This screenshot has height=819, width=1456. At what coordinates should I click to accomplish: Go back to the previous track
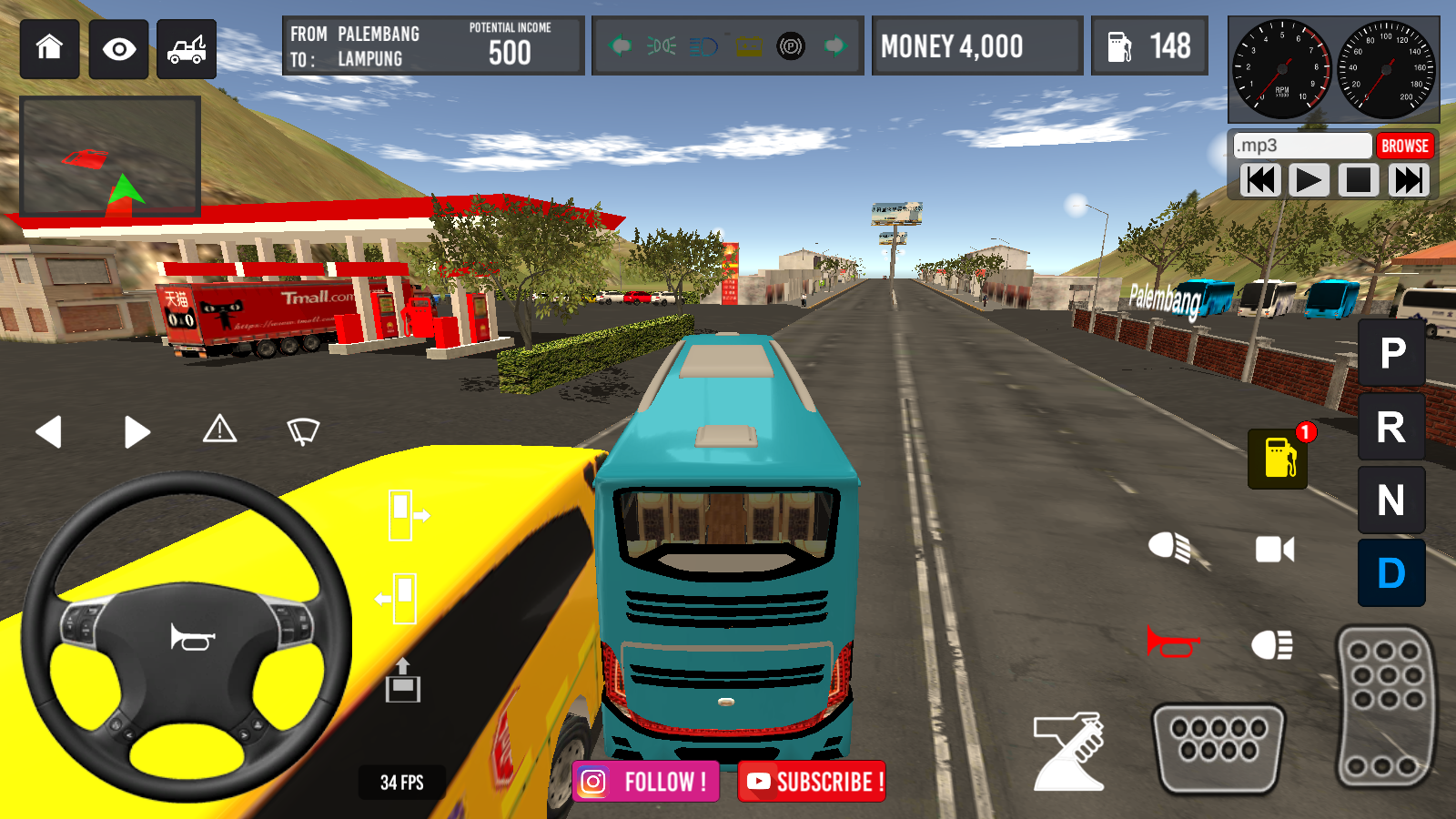[x=1260, y=180]
